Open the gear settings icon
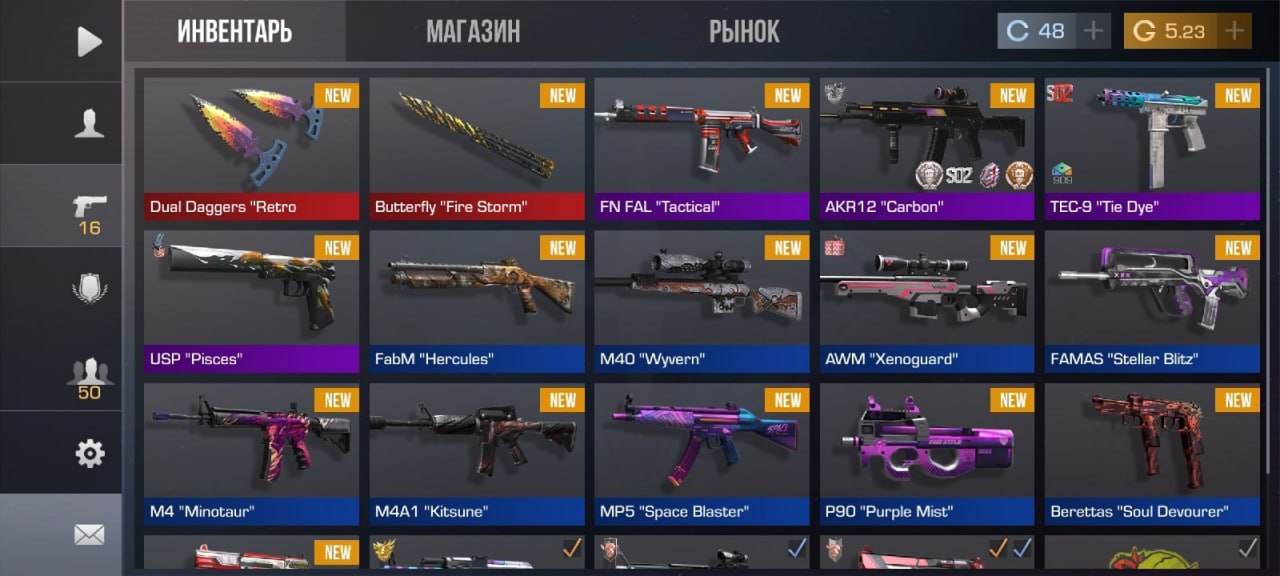 coord(89,454)
